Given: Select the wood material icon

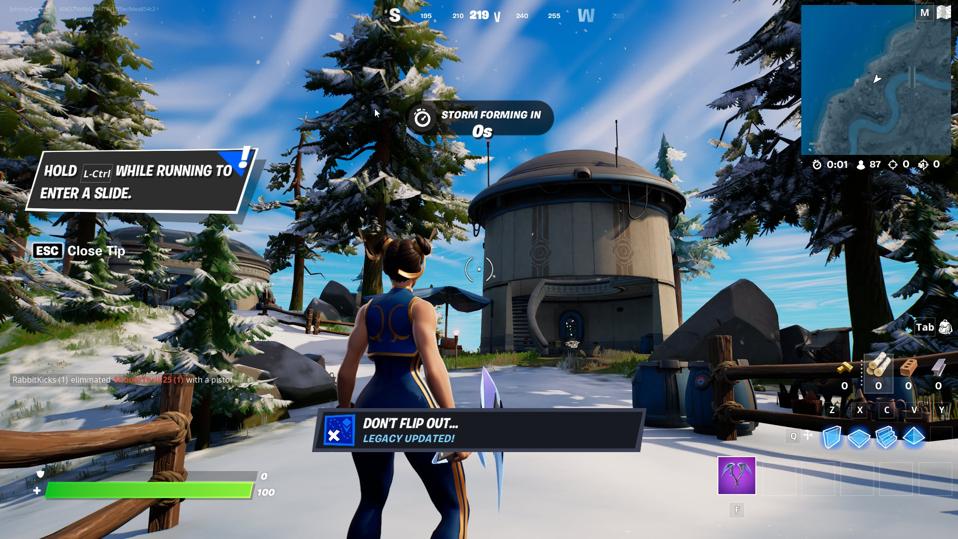Looking at the screenshot, I should 878,367.
